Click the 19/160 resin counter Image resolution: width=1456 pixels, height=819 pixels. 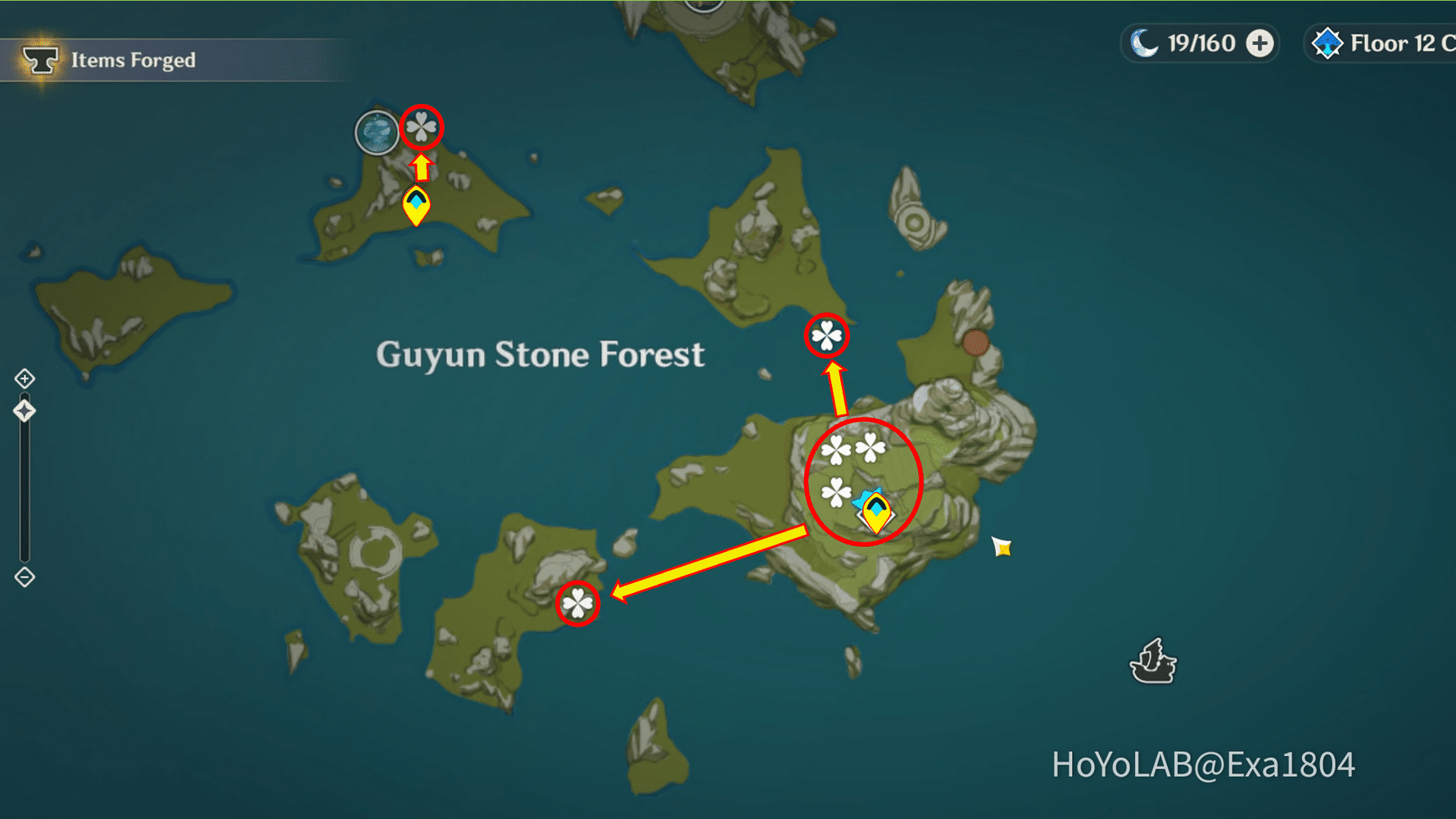coord(1202,43)
